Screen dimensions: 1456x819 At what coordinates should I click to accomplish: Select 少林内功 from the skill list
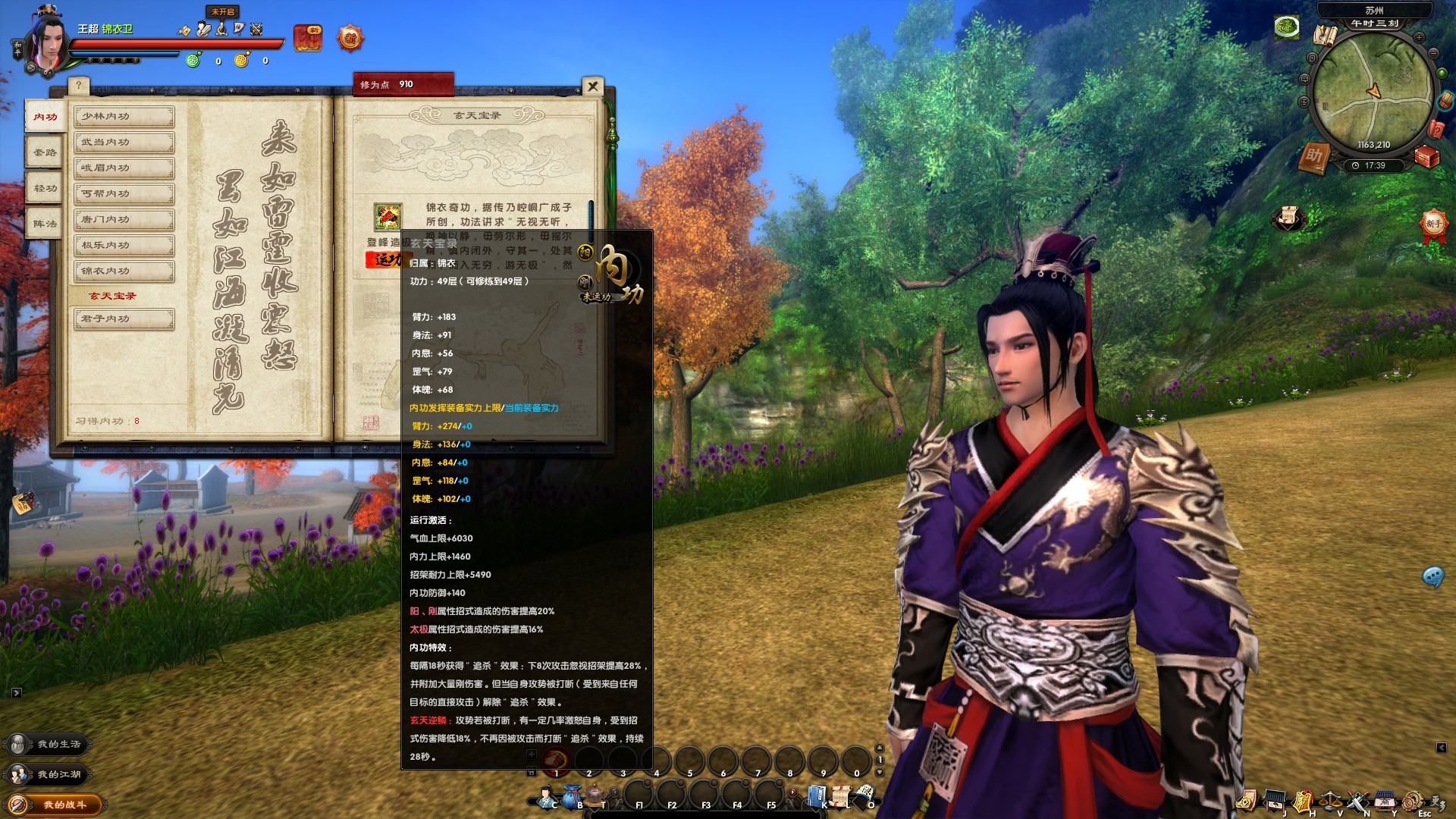(123, 116)
